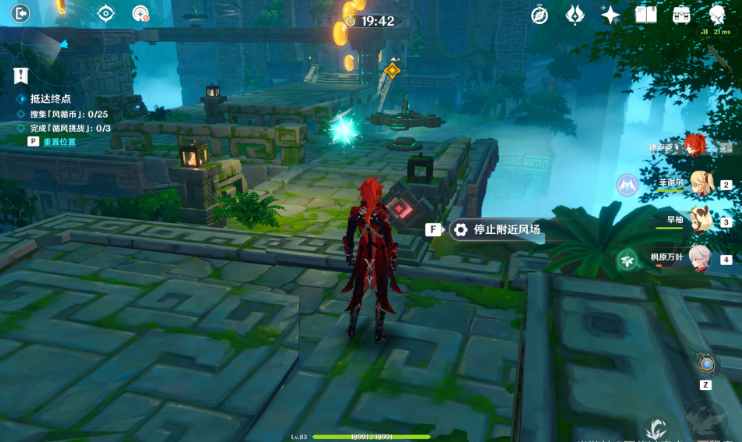Toggle the eye-shaped view icon

106,13
